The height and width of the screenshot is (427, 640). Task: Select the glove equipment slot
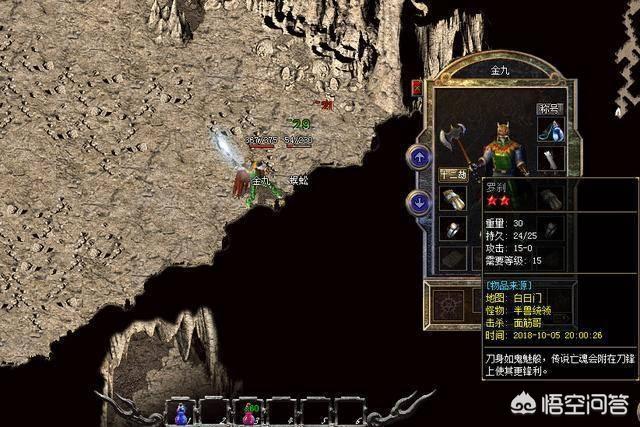pos(453,199)
